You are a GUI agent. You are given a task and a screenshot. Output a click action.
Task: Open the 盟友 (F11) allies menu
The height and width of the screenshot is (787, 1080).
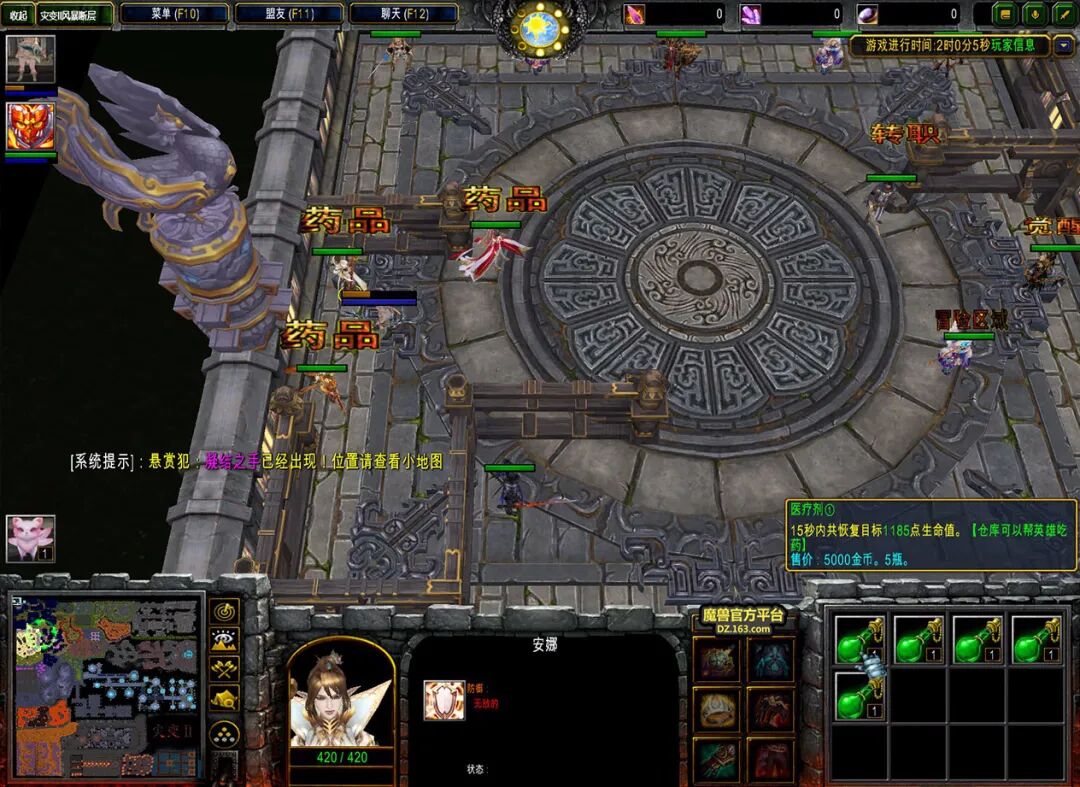289,14
